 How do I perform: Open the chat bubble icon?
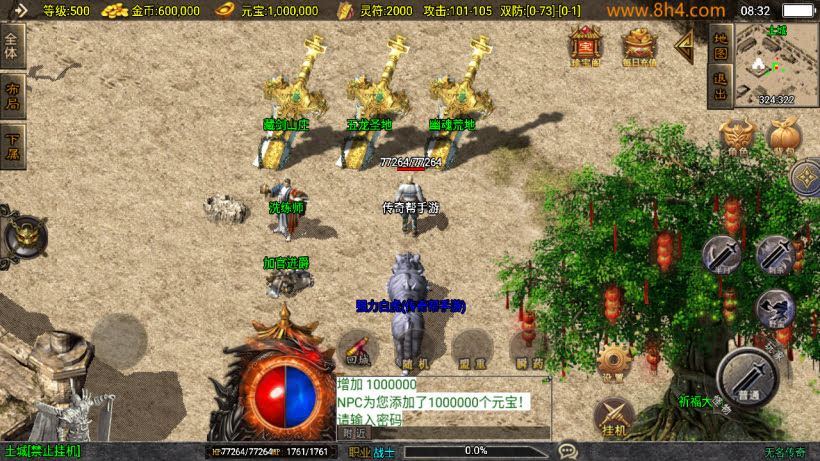[568, 451]
